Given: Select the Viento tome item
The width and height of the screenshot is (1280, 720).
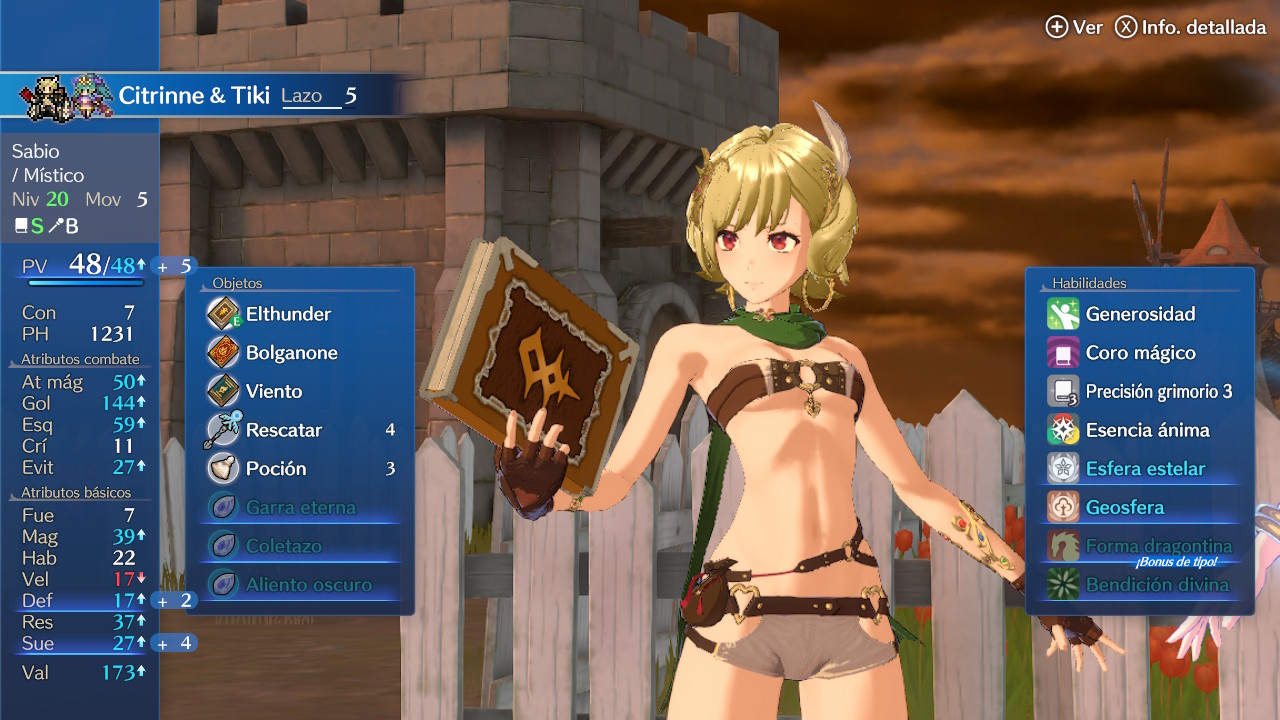Looking at the screenshot, I should click(274, 391).
